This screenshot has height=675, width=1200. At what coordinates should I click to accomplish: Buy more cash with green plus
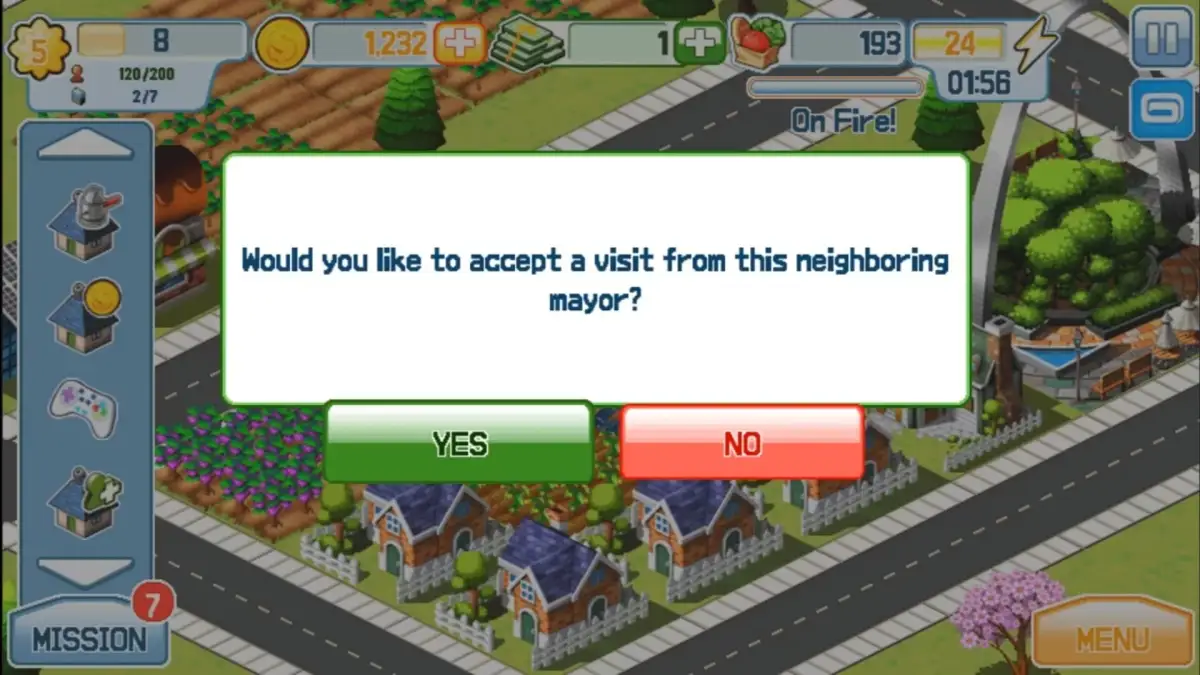click(x=699, y=43)
